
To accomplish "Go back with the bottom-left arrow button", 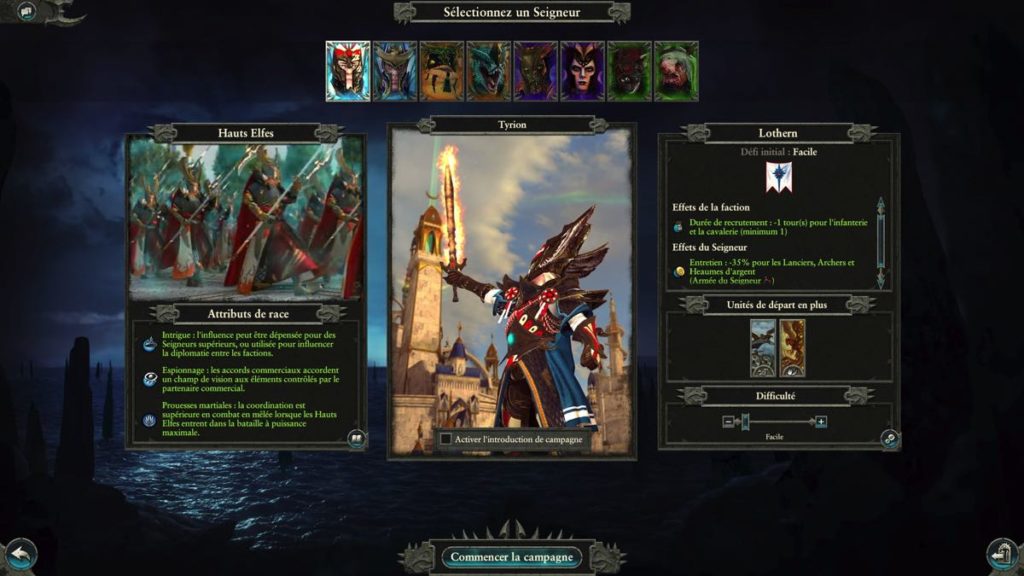I will (x=19, y=553).
